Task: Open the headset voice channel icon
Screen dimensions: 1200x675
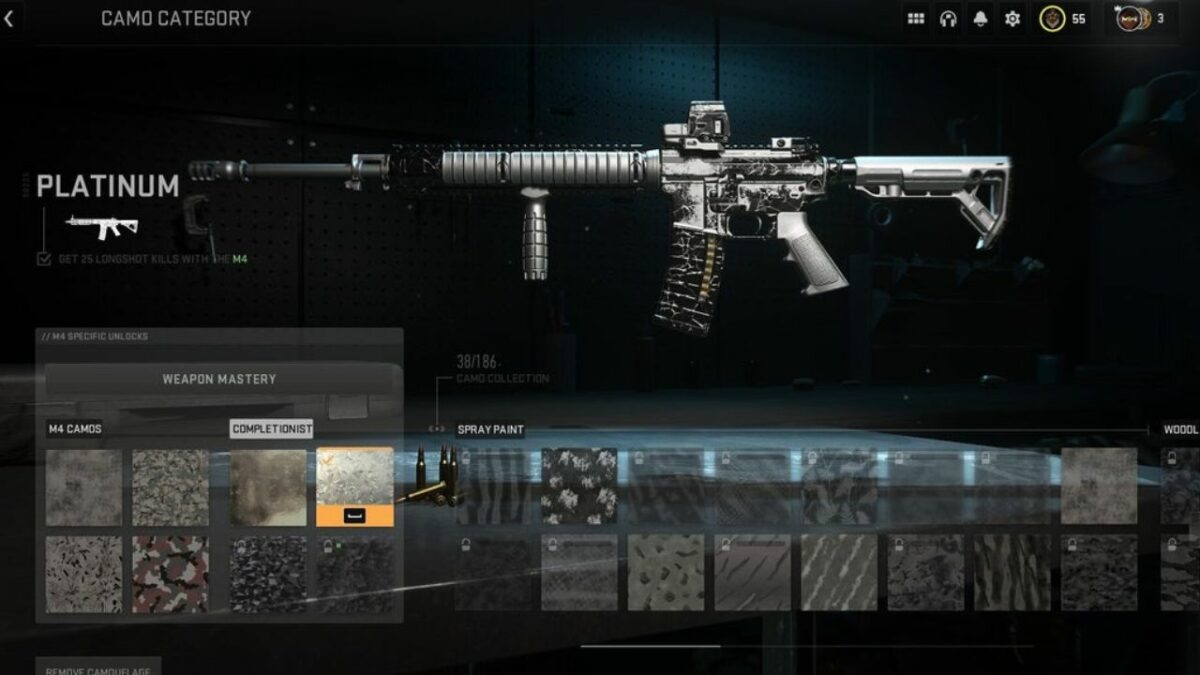Action: coord(948,19)
